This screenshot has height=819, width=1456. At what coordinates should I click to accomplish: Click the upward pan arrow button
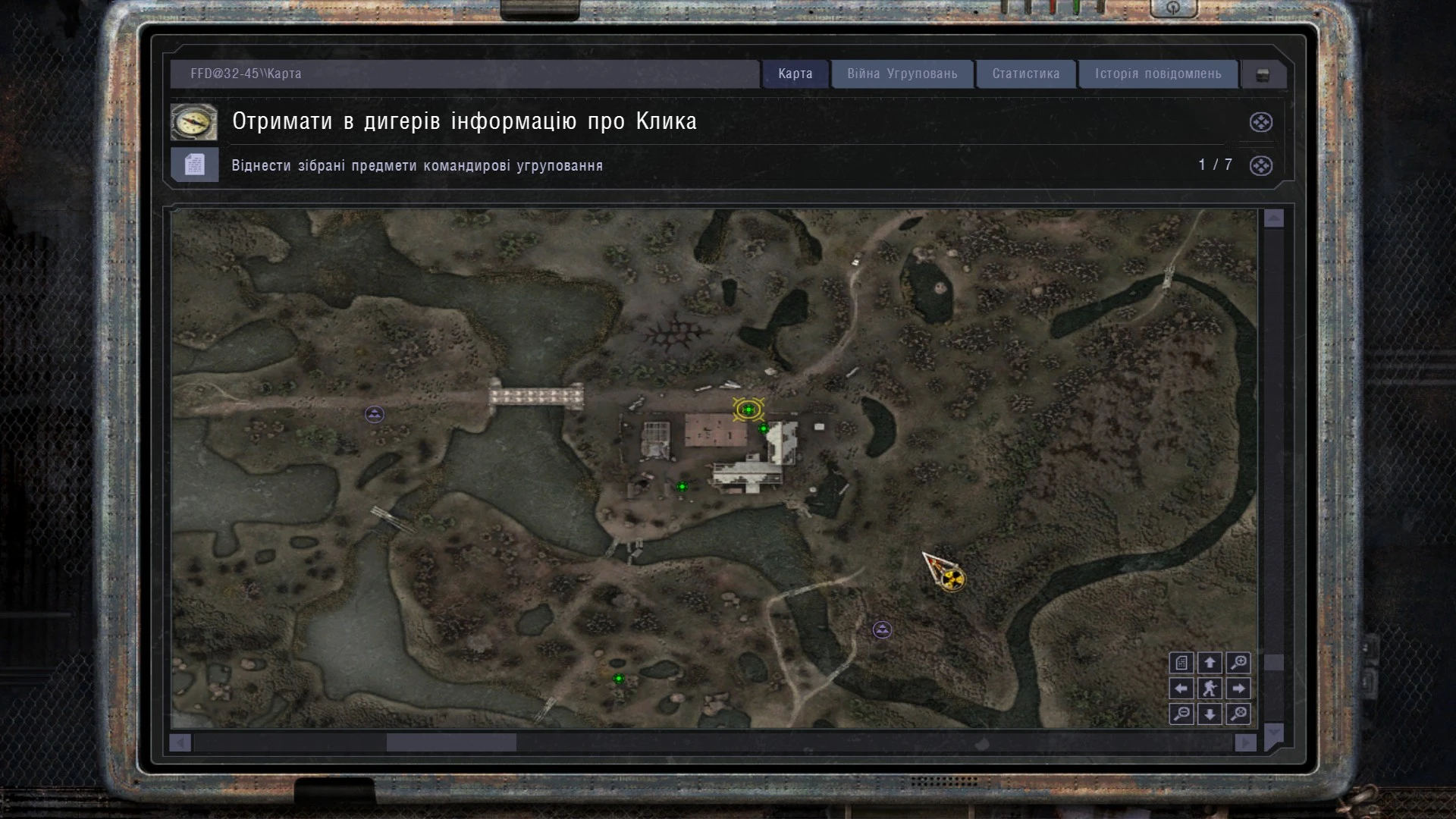coord(1211,663)
